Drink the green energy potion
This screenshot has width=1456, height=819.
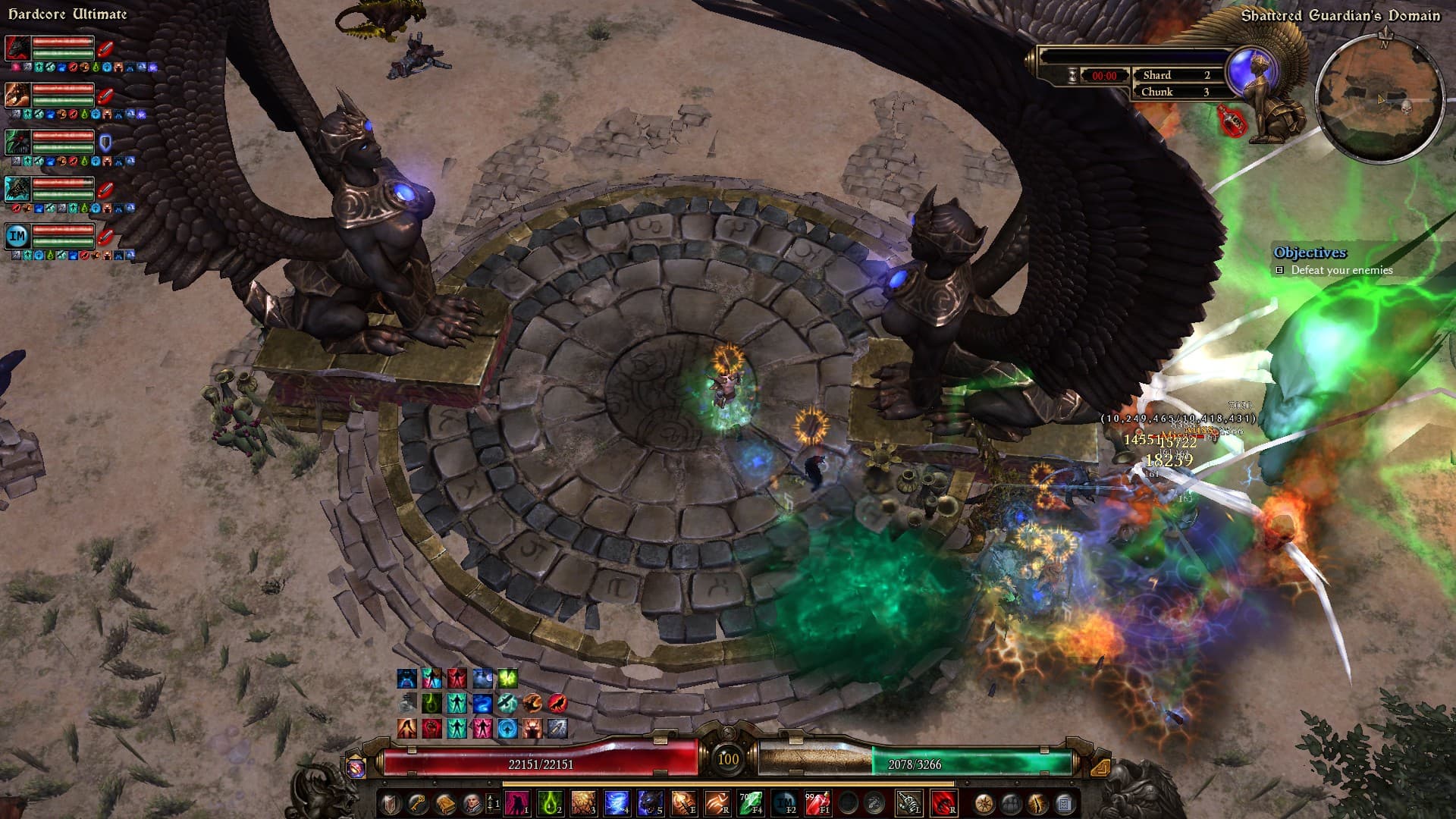click(x=750, y=802)
